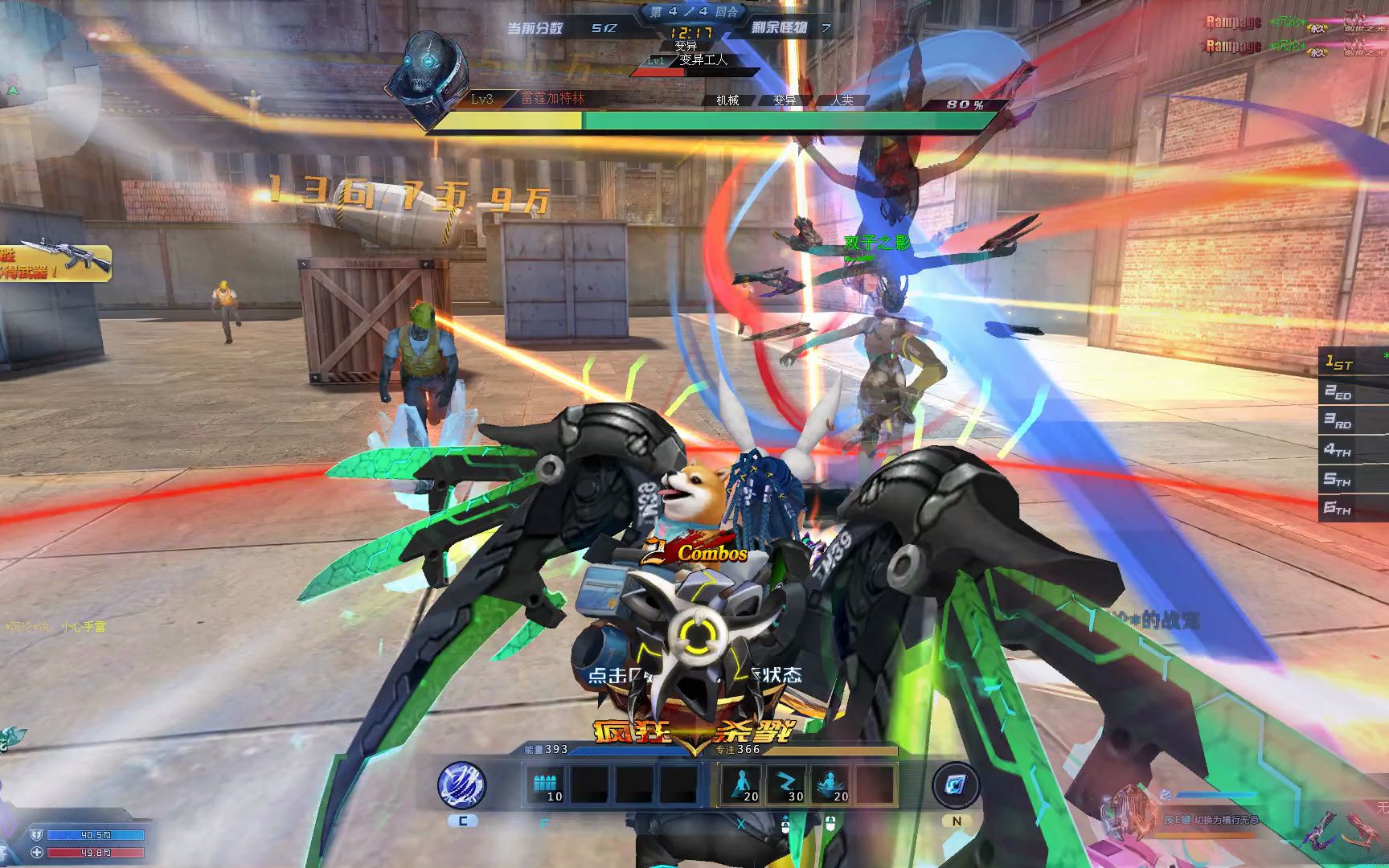Viewport: 1389px width, 868px height.
Task: Select the ammo supply slot costing 10
Action: (x=547, y=784)
